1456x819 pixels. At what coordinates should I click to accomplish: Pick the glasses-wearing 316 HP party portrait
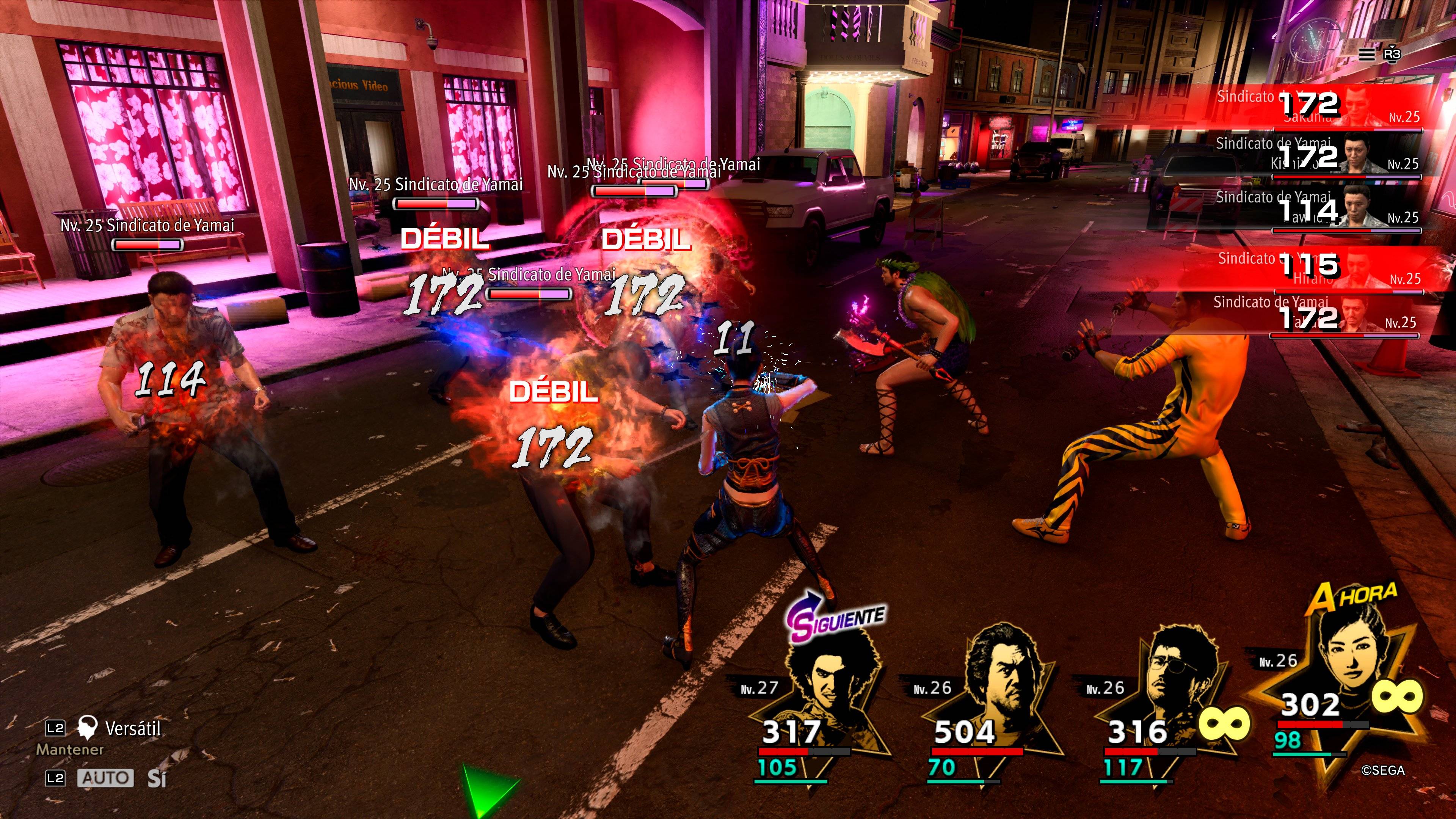[x=1176, y=678]
